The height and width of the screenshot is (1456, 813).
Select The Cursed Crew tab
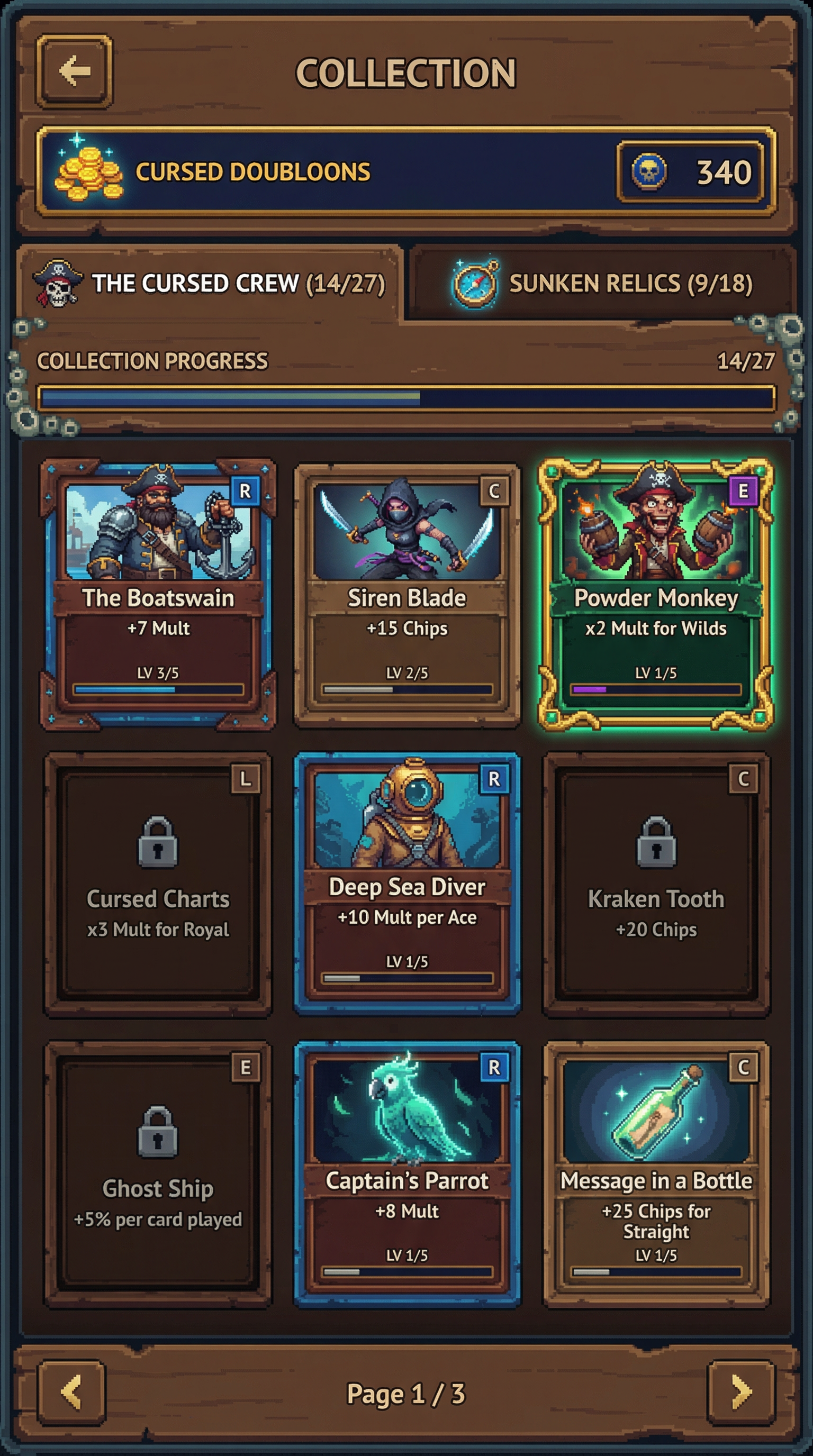click(x=210, y=283)
